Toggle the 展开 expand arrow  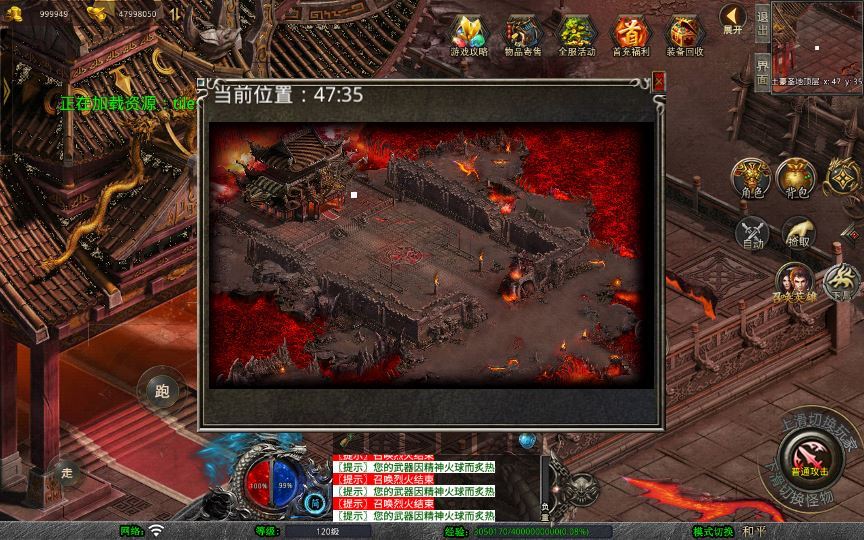pyautogui.click(x=734, y=19)
